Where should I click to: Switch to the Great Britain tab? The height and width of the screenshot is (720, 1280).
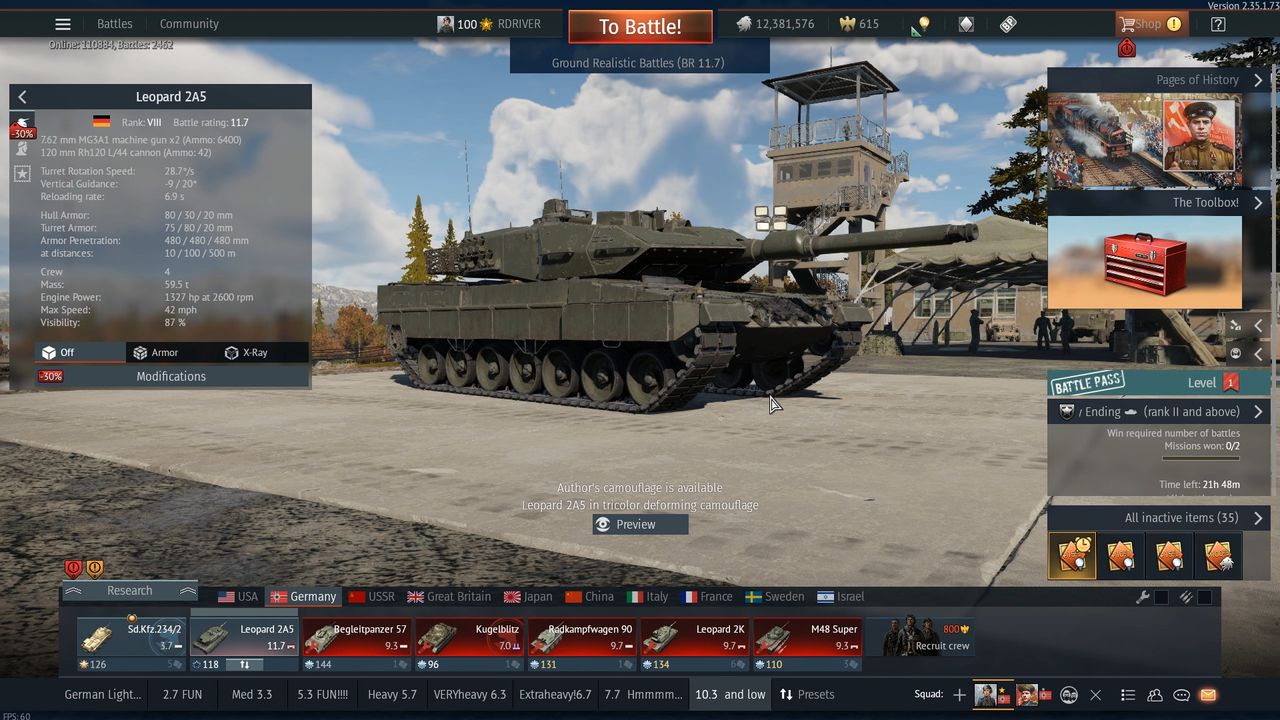449,597
